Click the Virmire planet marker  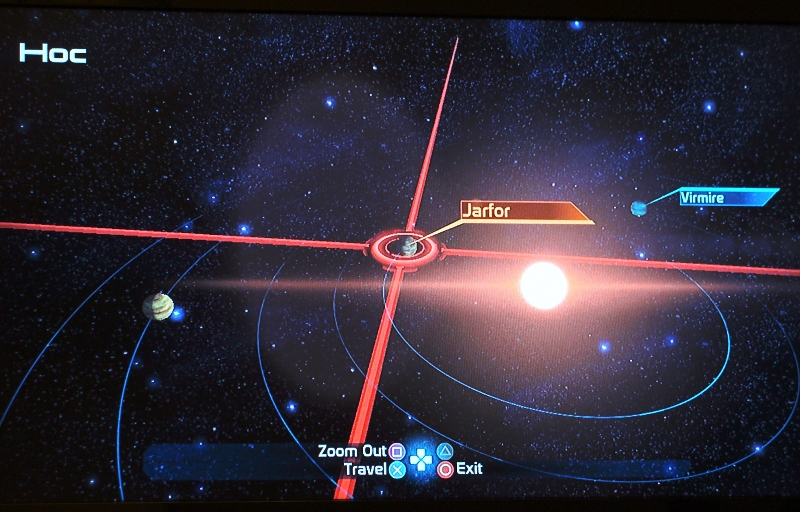pos(638,207)
